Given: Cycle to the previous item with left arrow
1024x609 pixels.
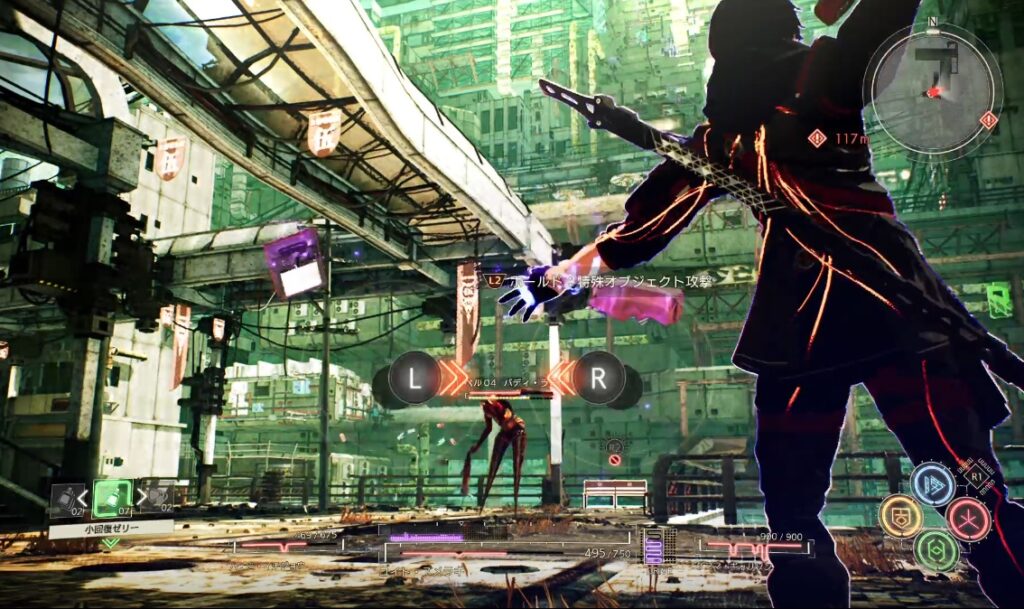Looking at the screenshot, I should pyautogui.click(x=84, y=497).
